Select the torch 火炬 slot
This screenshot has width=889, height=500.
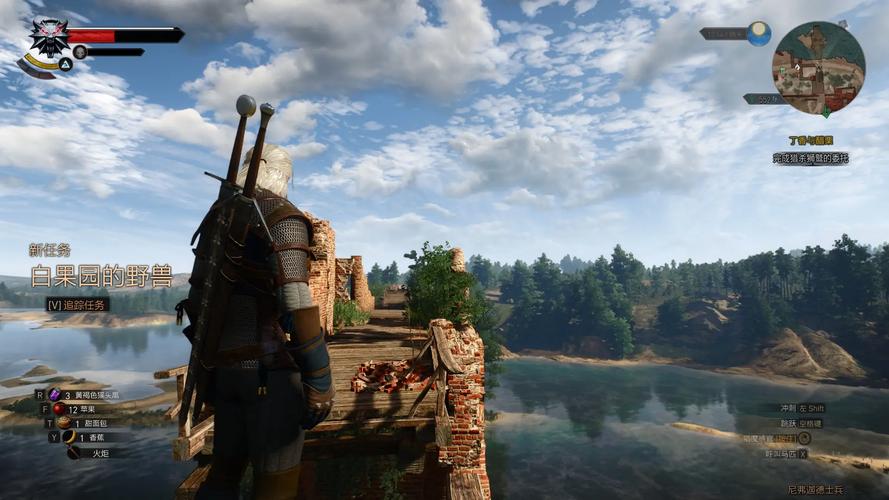pos(74,452)
